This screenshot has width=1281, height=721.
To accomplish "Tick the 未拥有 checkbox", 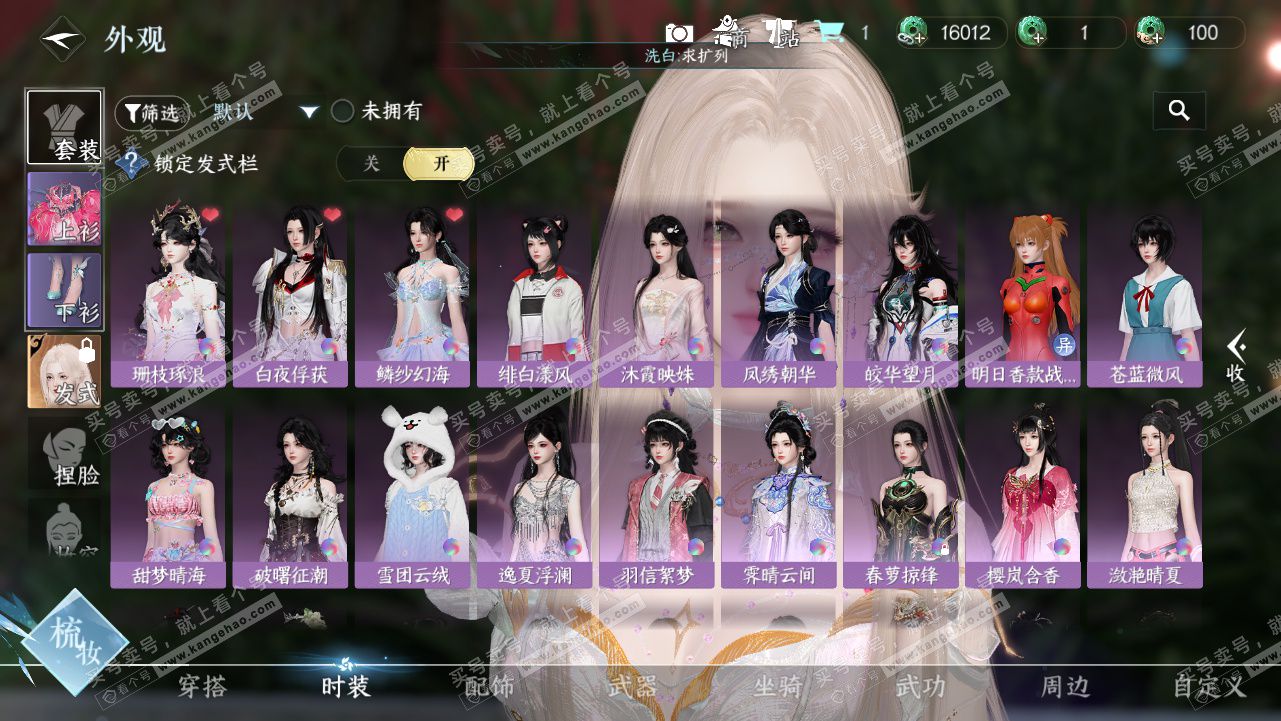I will [x=343, y=111].
